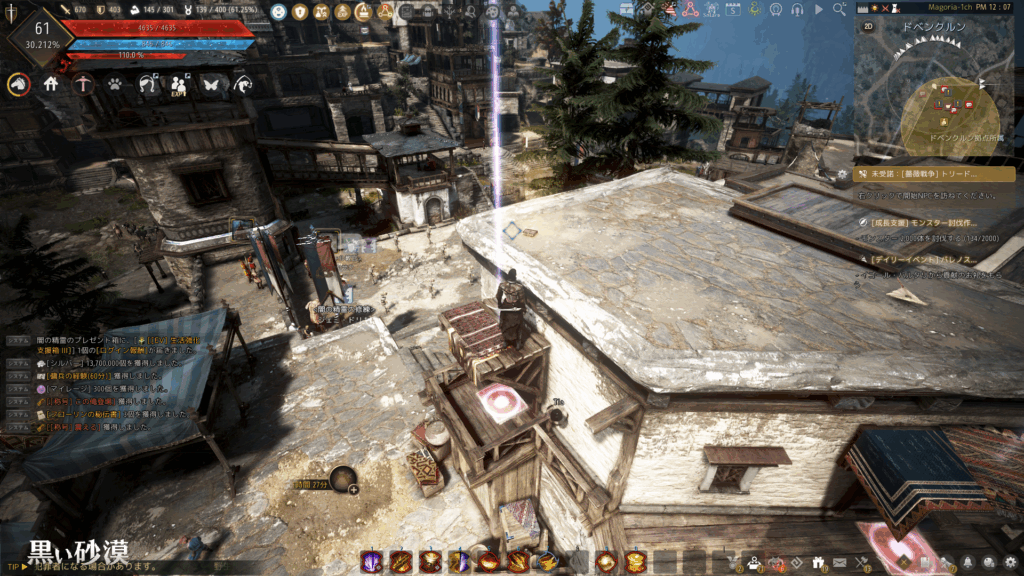The width and height of the screenshot is (1024, 576).
Task: Open the fairy butterfly icon
Action: (211, 85)
